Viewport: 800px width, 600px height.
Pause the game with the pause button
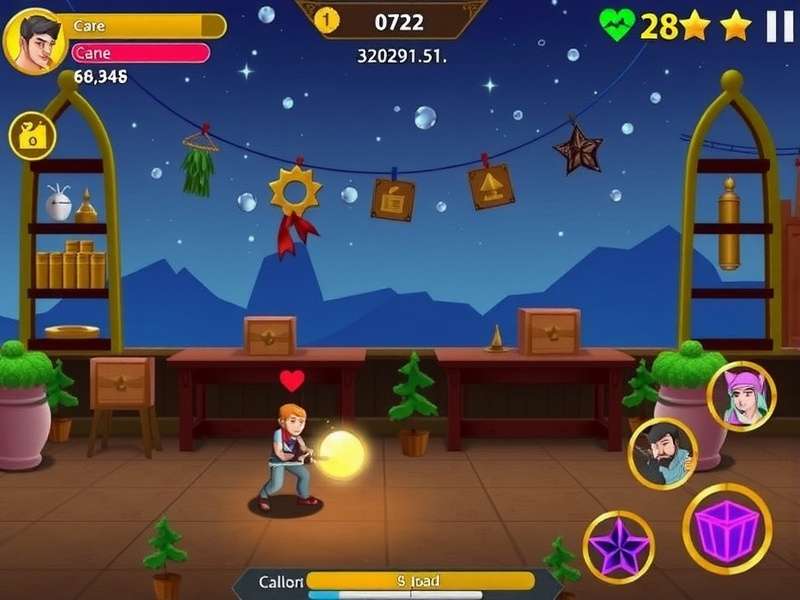[779, 26]
